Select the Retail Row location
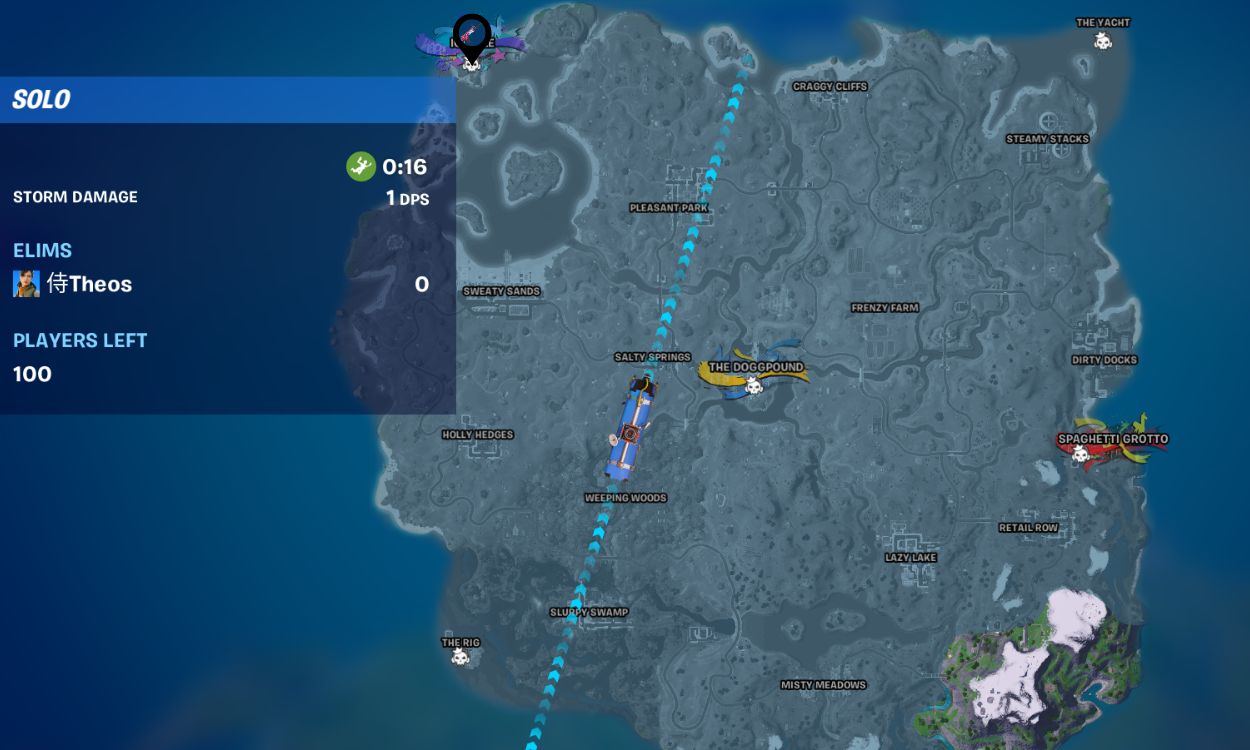 tap(1028, 528)
